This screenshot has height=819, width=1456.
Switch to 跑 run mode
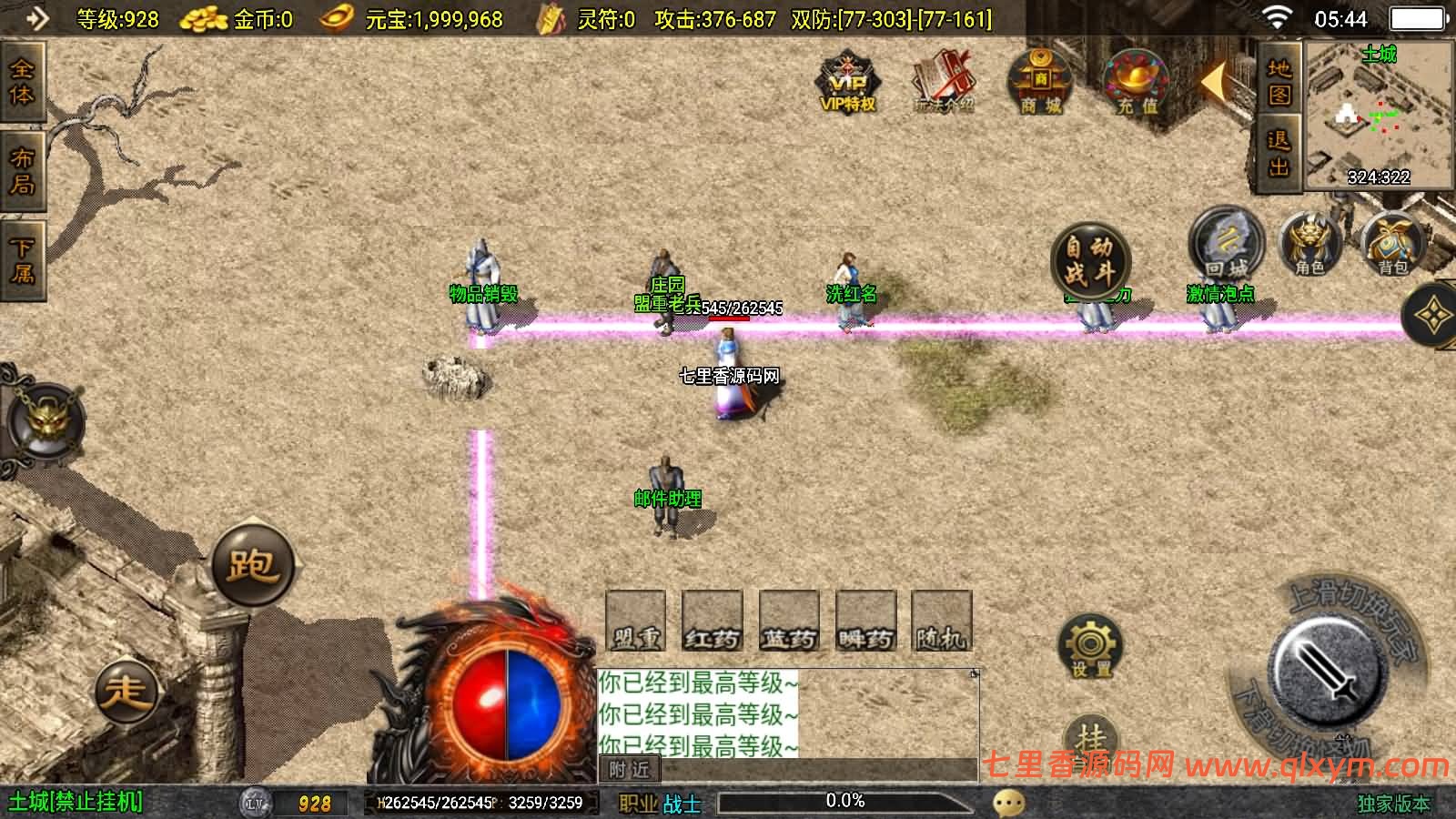point(252,566)
